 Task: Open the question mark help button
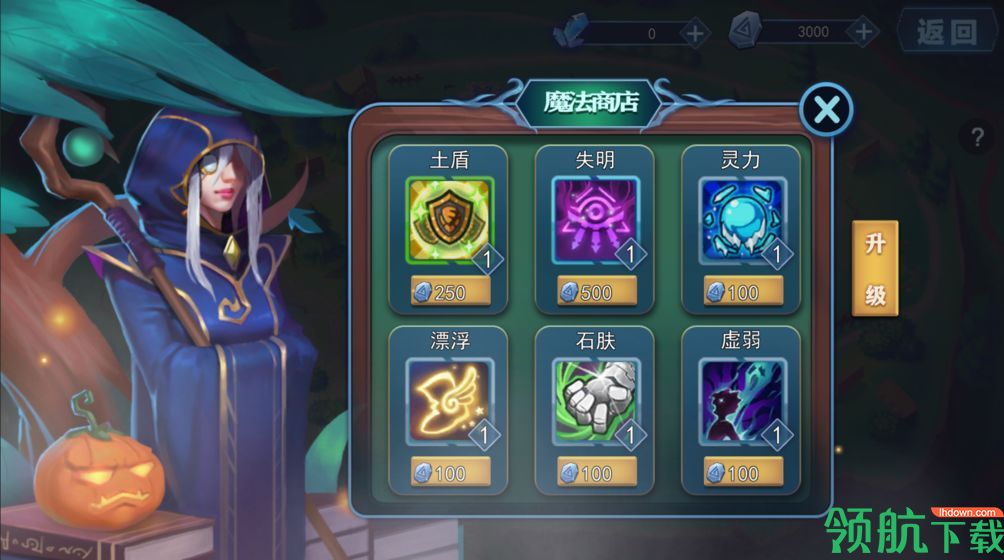pyautogui.click(x=978, y=139)
